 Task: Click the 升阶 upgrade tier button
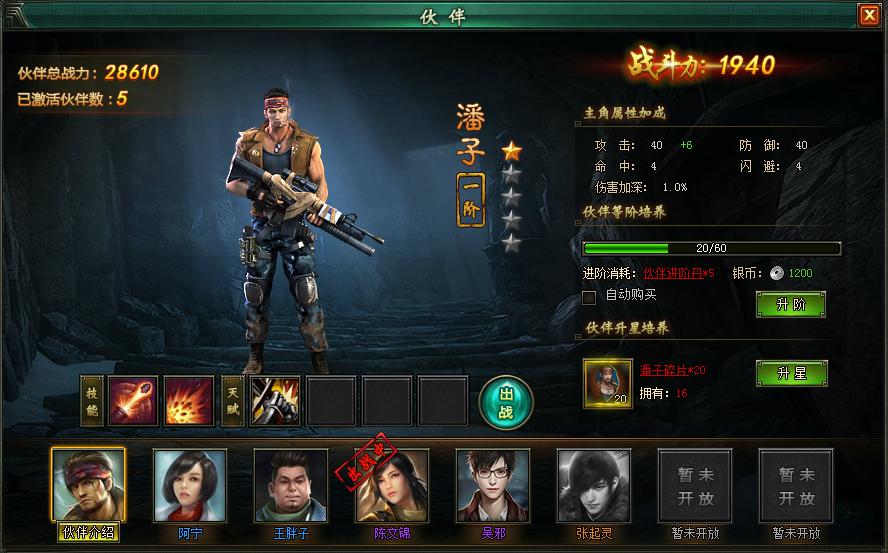point(790,304)
